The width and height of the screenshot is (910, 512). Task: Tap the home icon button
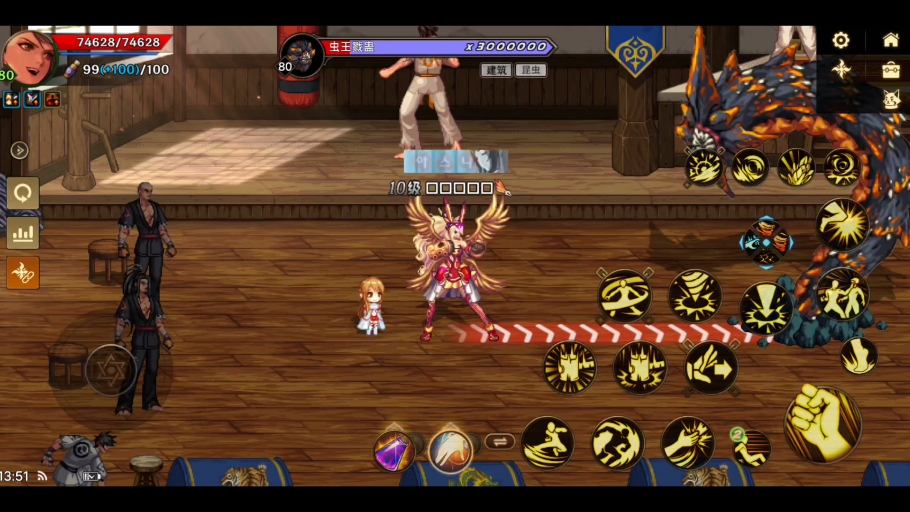[890, 40]
